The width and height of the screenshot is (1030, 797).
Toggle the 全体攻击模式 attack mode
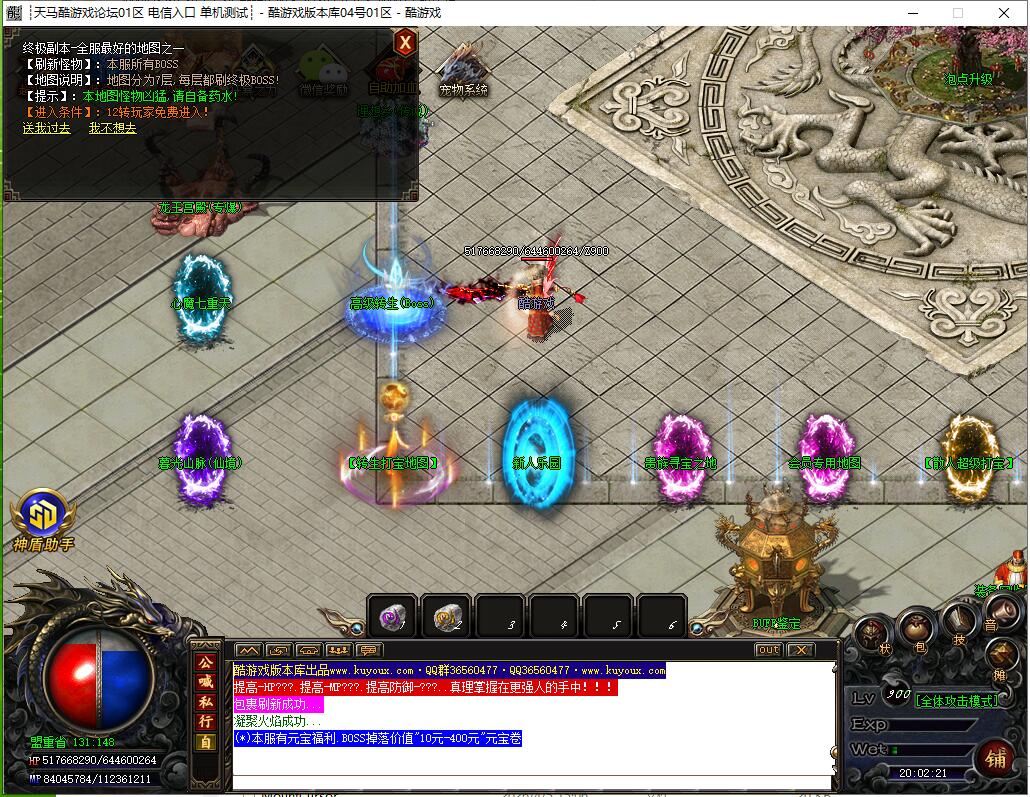pos(957,701)
